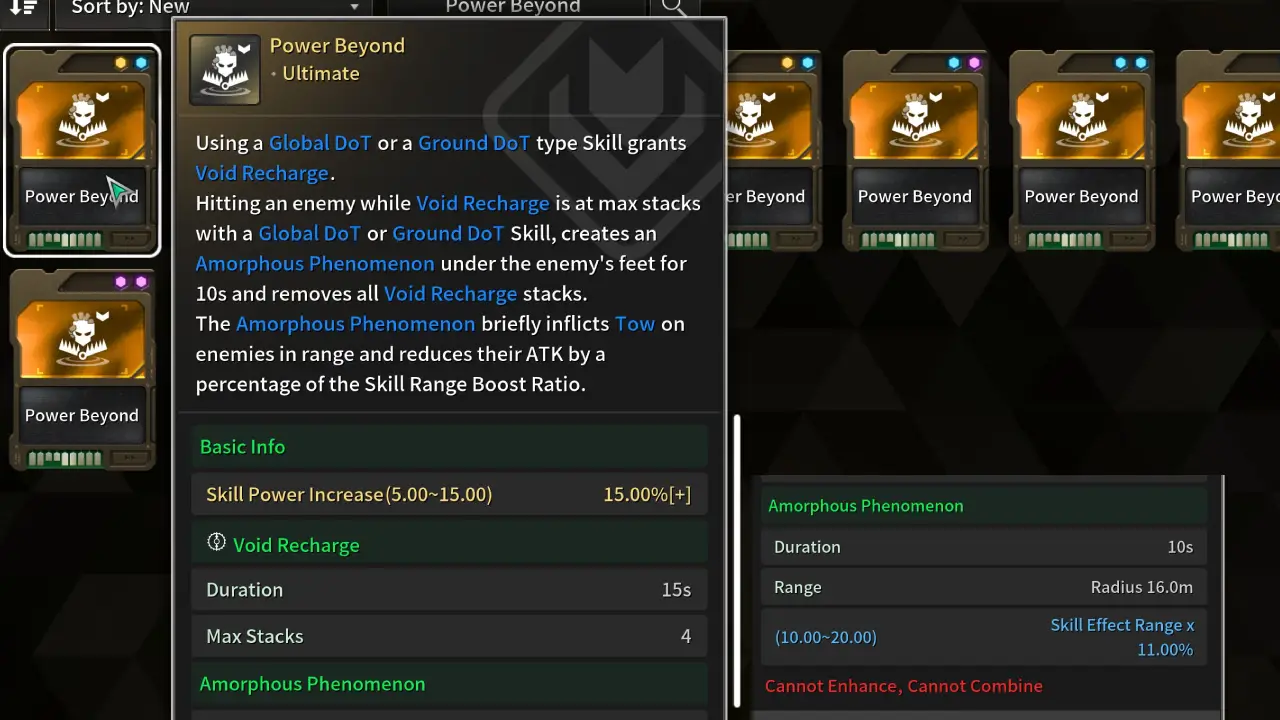1280x720 pixels.
Task: Click the Void Recharge hourglass icon in Basic Info
Action: click(x=216, y=543)
